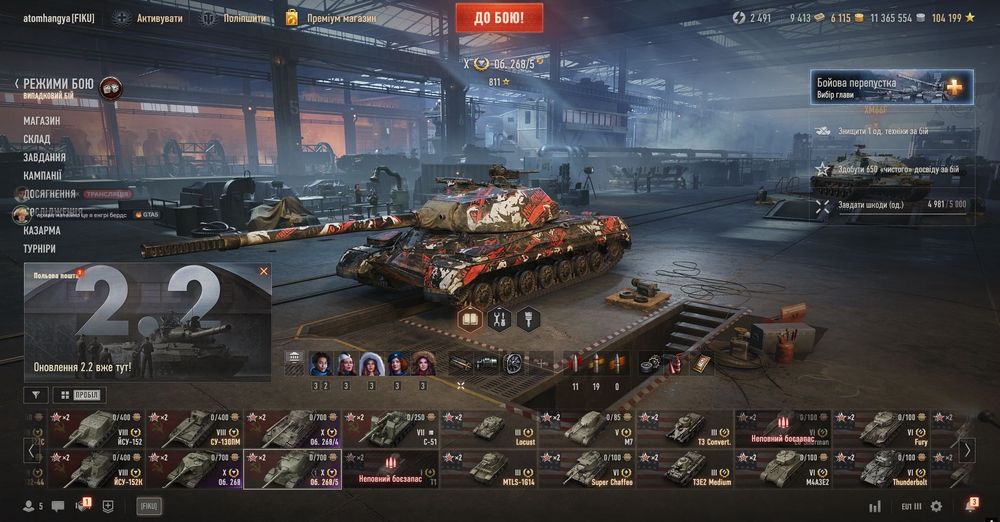Go to the СКЛАД depot
This screenshot has height=522, width=1000.
pyautogui.click(x=37, y=139)
